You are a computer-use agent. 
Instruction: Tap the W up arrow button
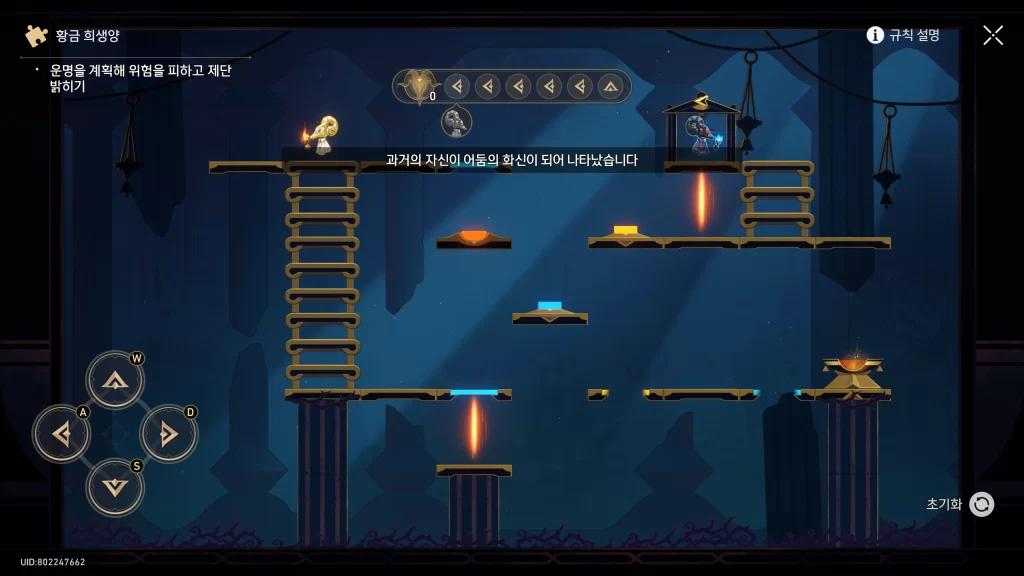tap(115, 380)
